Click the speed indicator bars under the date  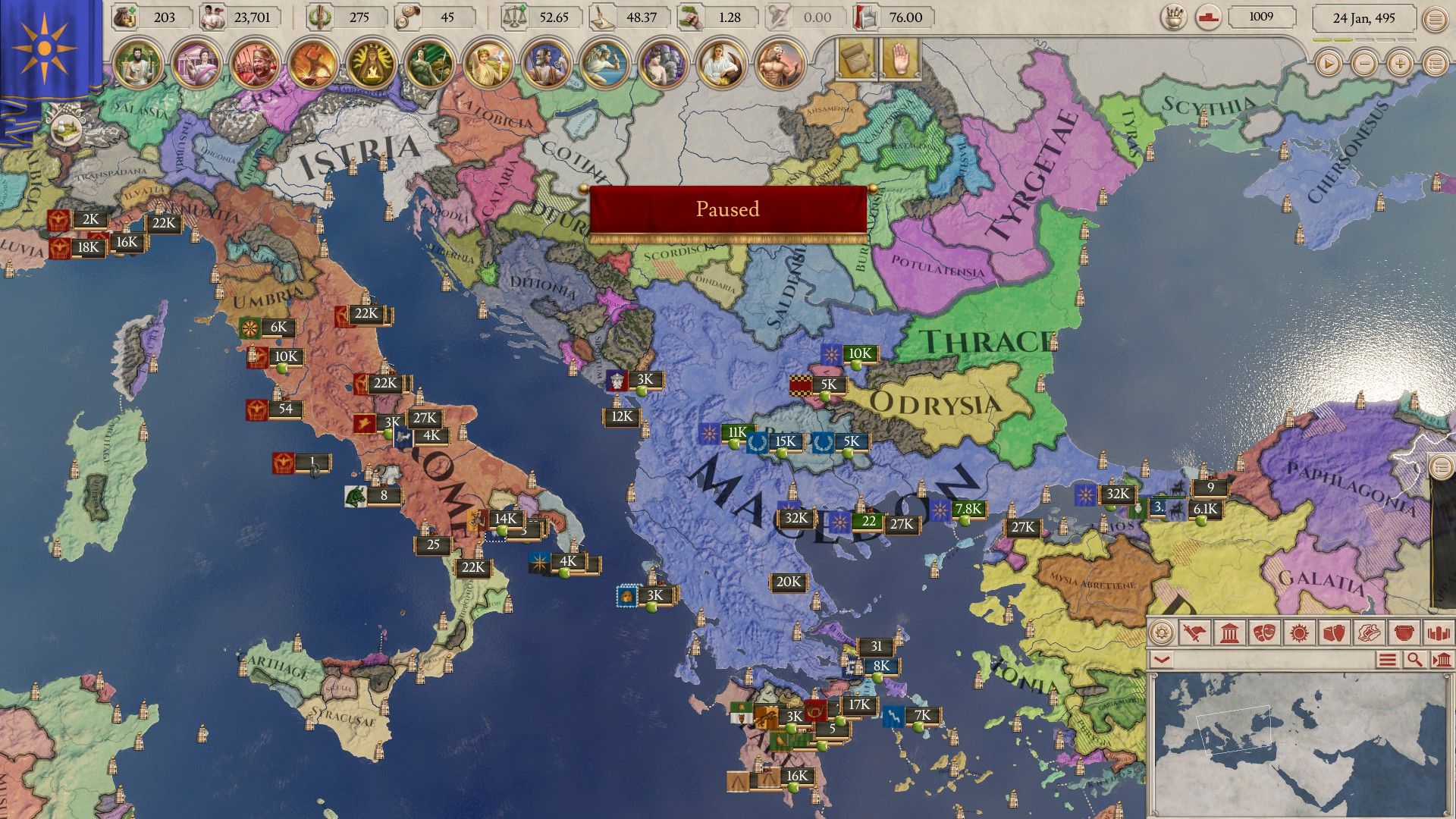click(x=1363, y=40)
